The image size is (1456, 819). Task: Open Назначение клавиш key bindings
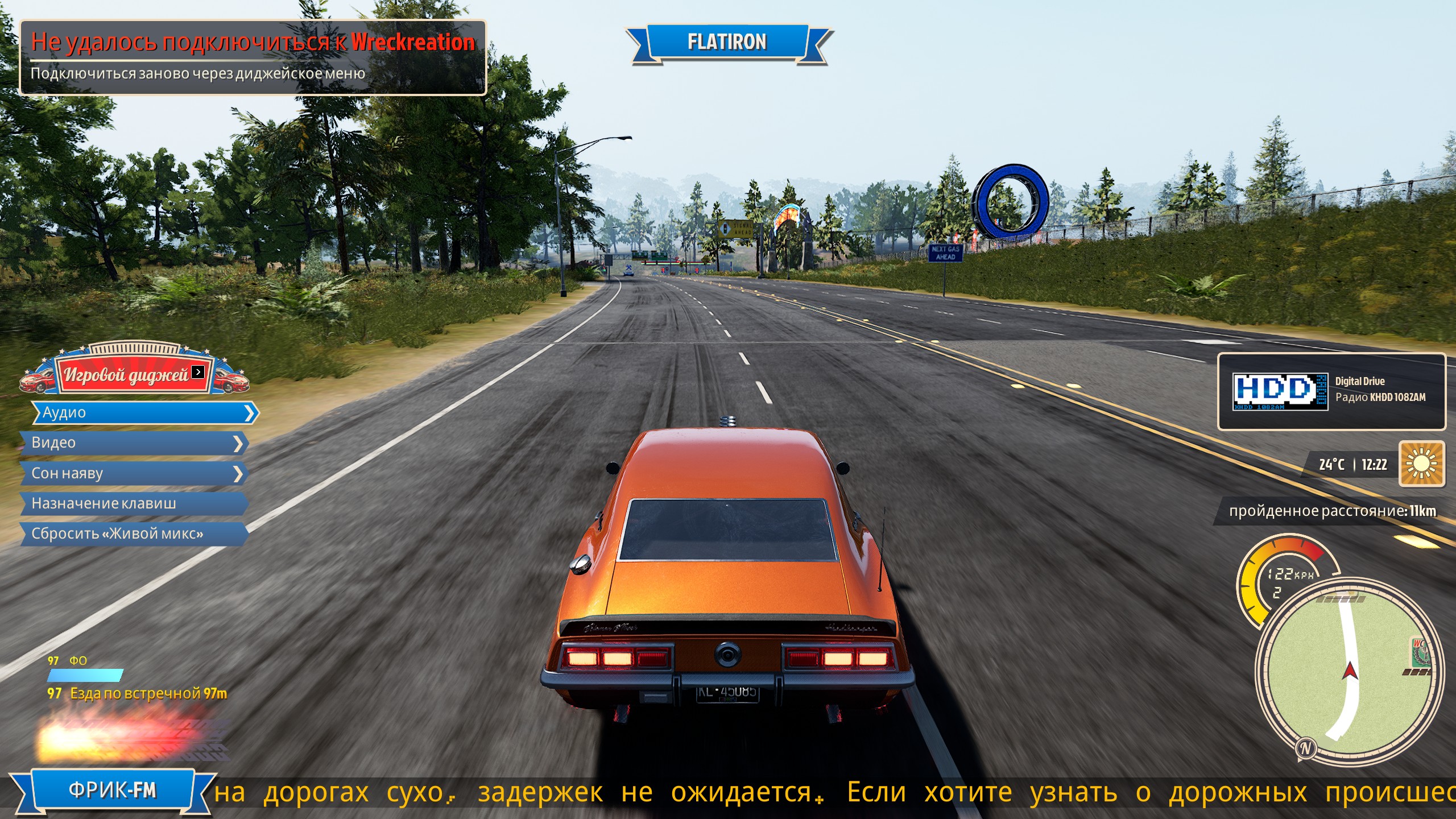click(135, 503)
